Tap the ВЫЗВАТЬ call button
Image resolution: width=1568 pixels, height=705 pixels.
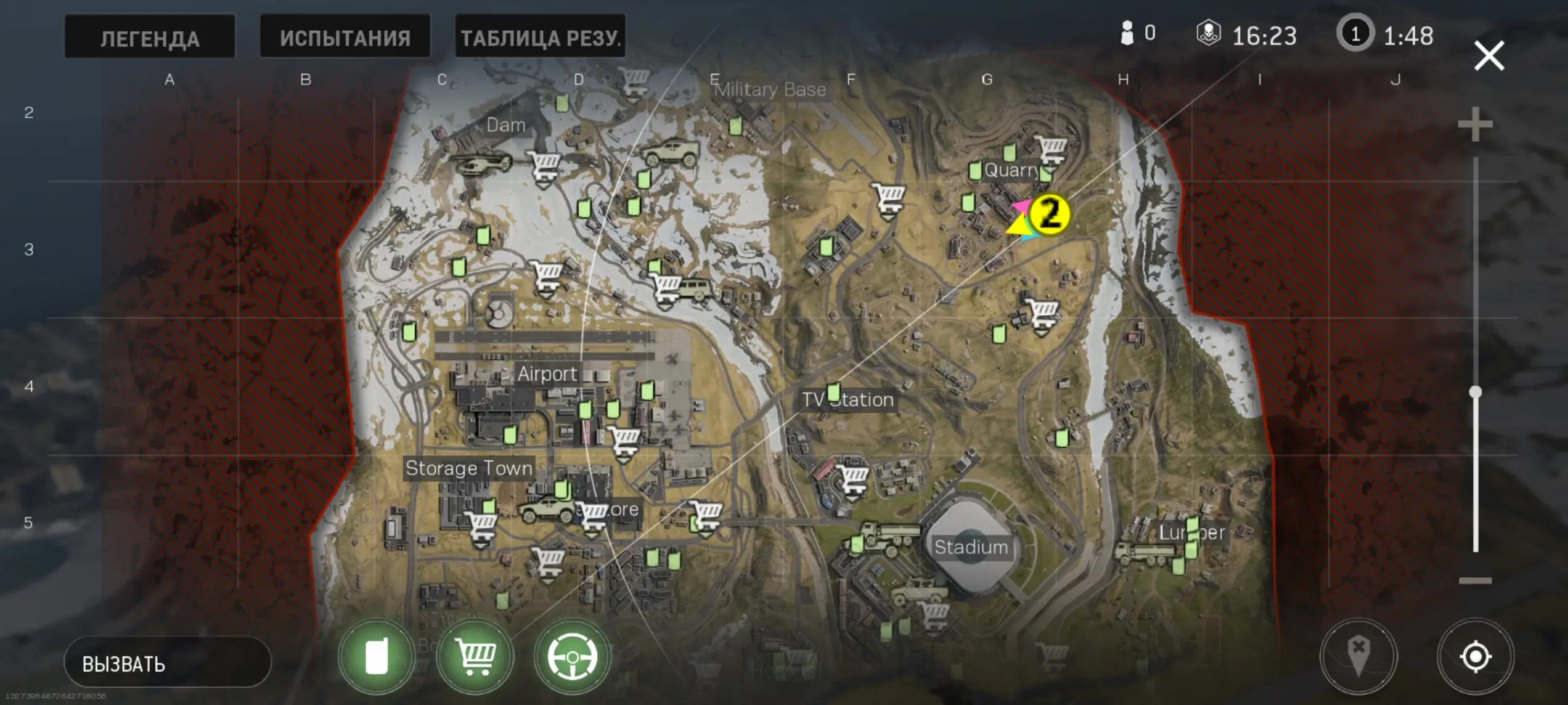tap(167, 663)
